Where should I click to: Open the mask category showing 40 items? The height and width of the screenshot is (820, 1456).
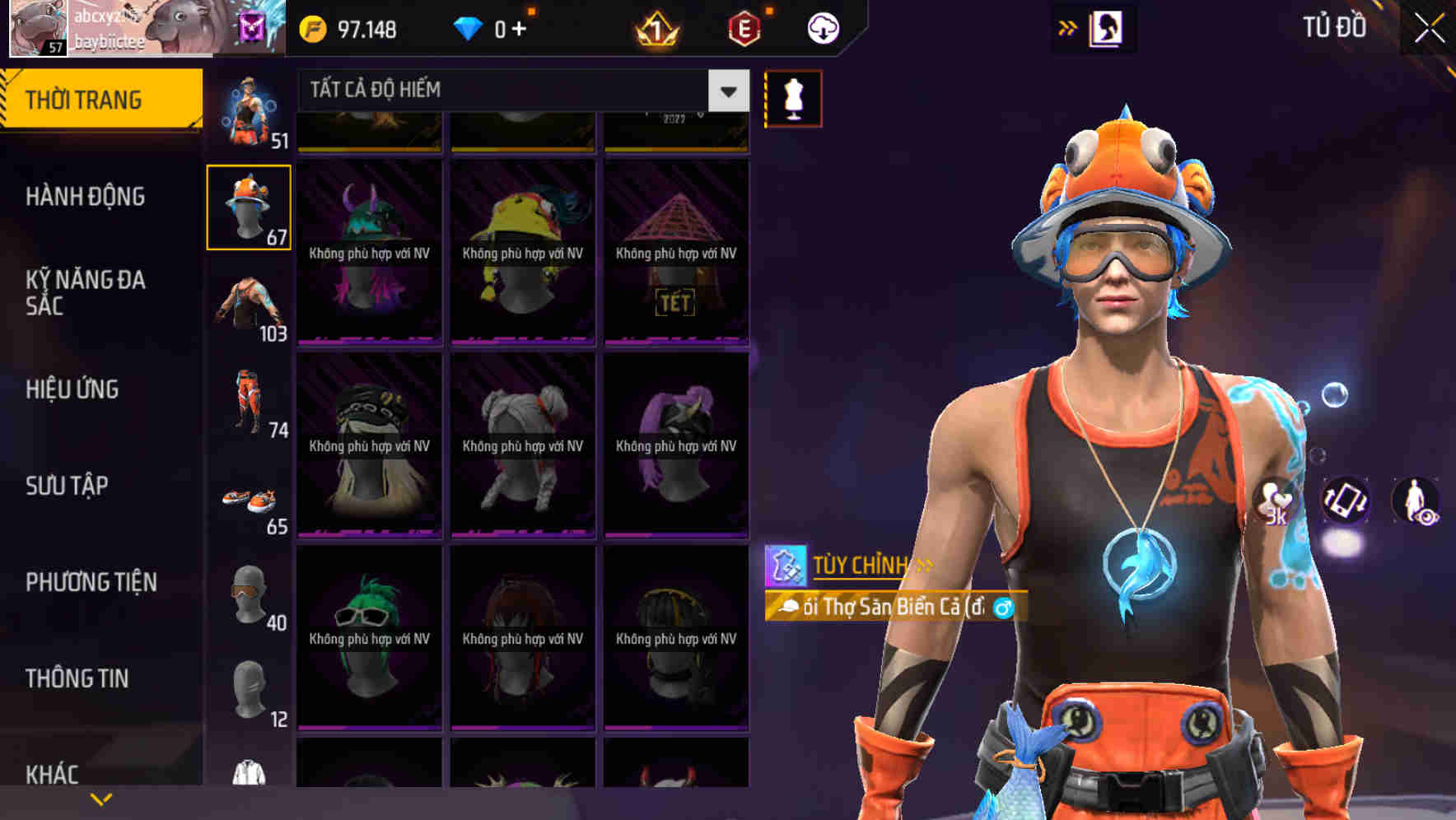[247, 597]
